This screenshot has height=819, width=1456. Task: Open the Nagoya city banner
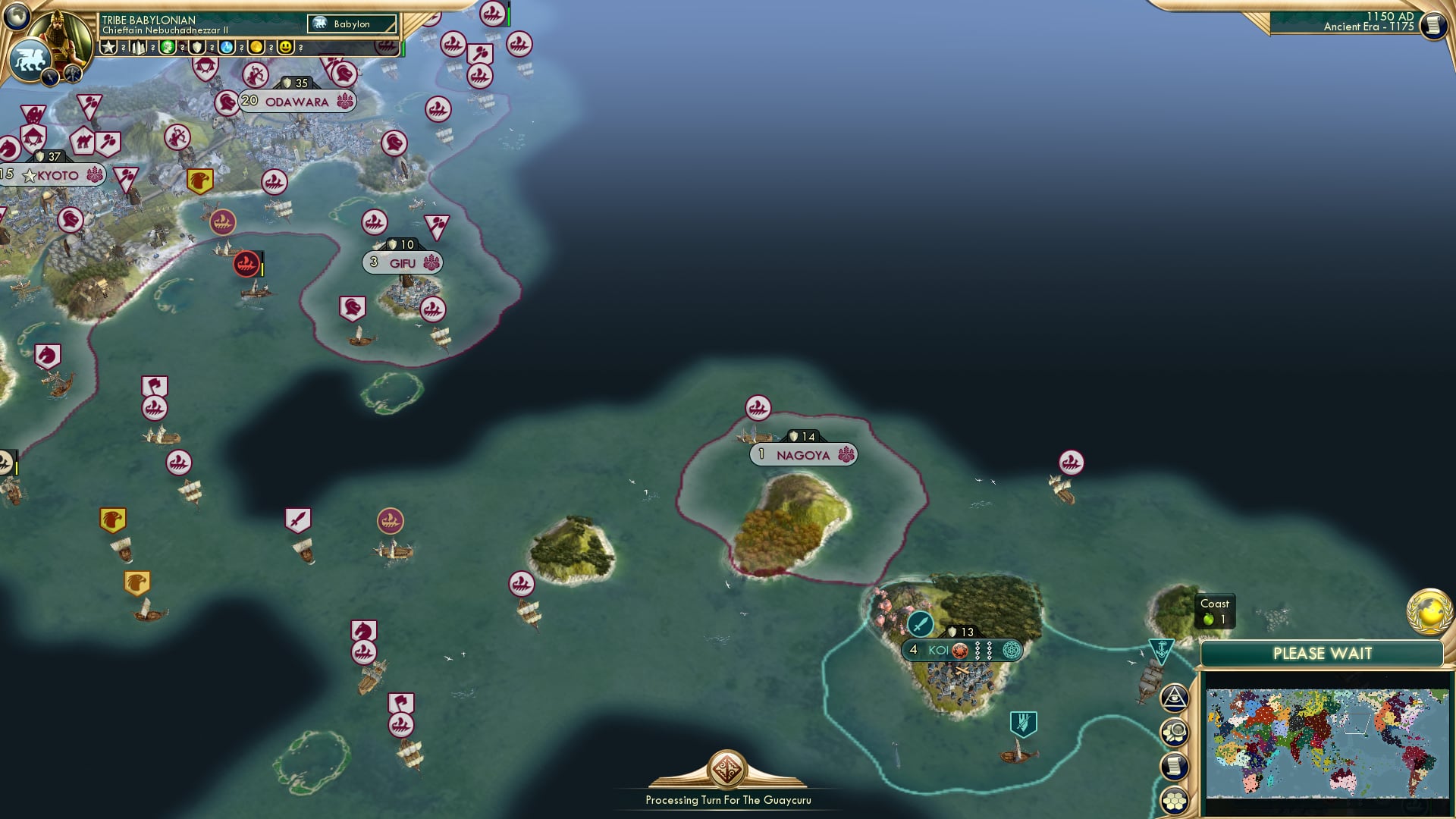click(x=804, y=453)
